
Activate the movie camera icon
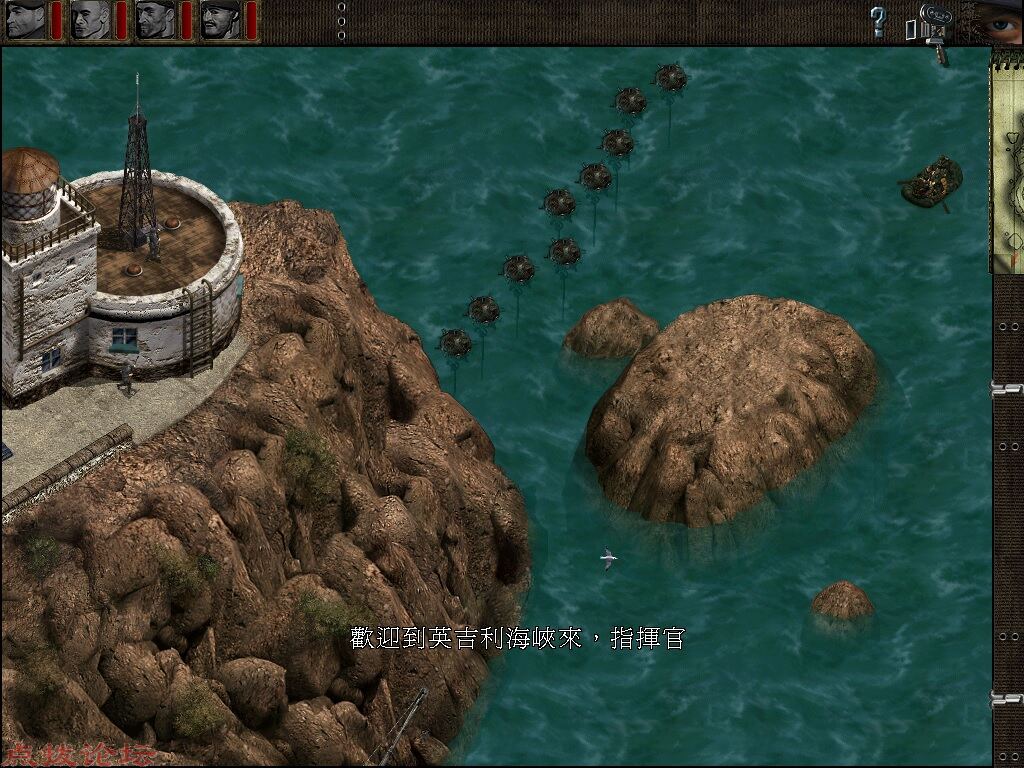[x=932, y=22]
